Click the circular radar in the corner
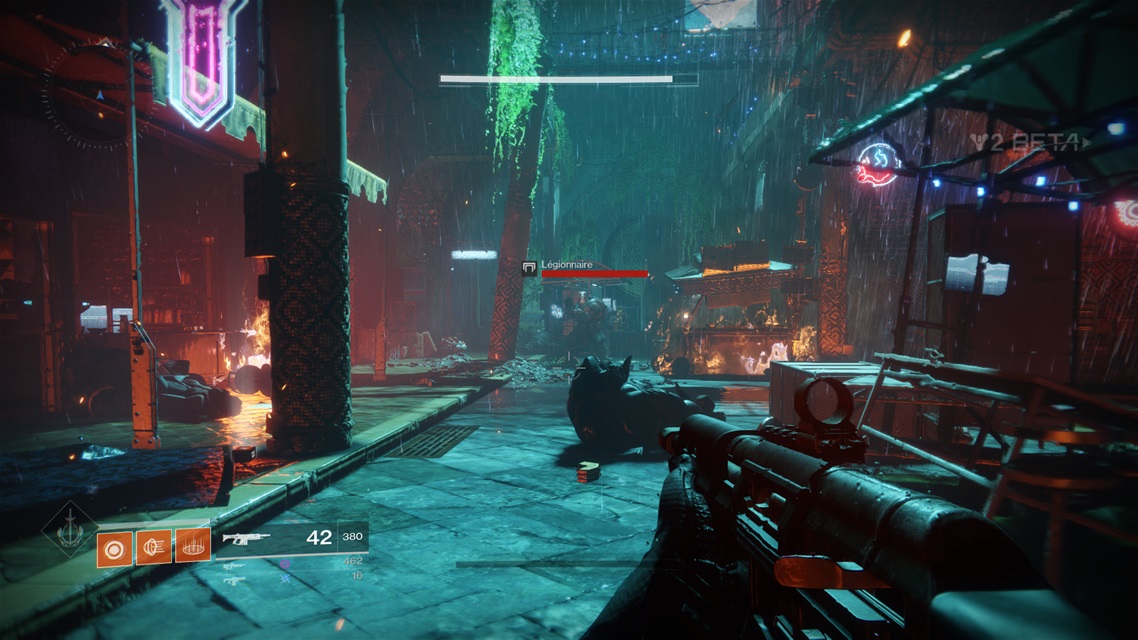Viewport: 1138px width, 640px height. (98, 97)
